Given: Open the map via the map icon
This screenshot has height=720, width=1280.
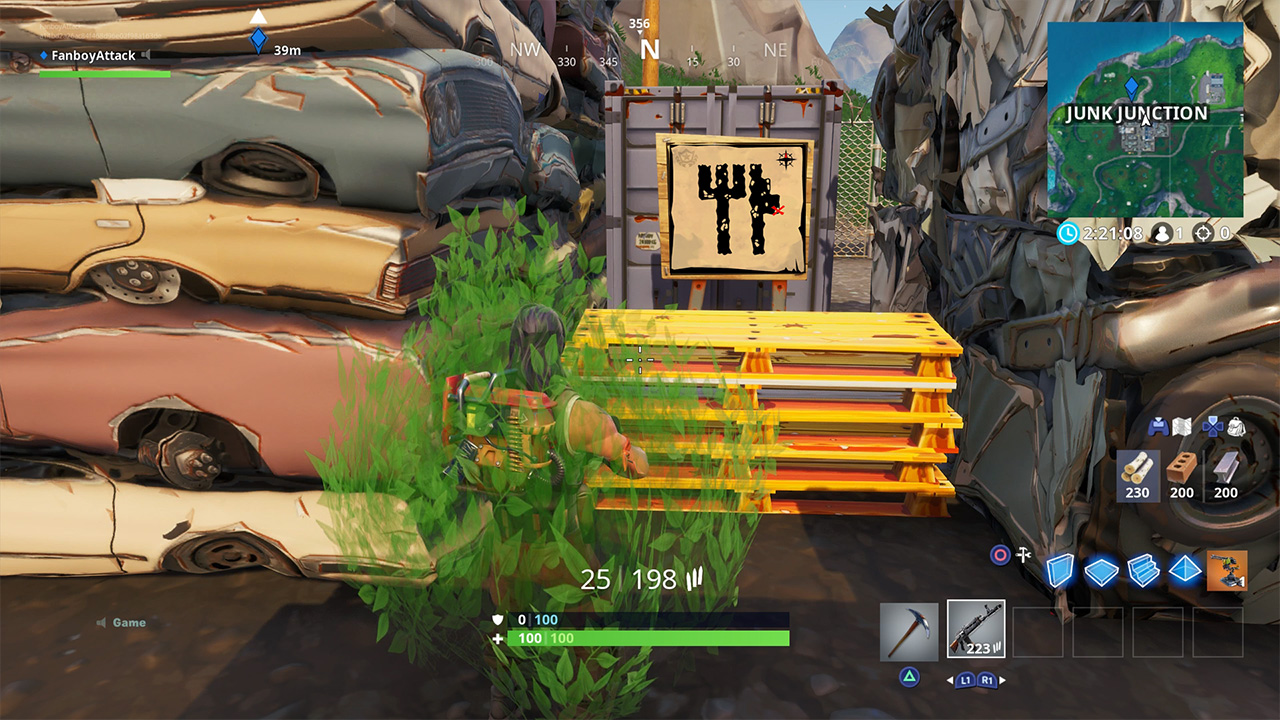Looking at the screenshot, I should coord(1182,427).
